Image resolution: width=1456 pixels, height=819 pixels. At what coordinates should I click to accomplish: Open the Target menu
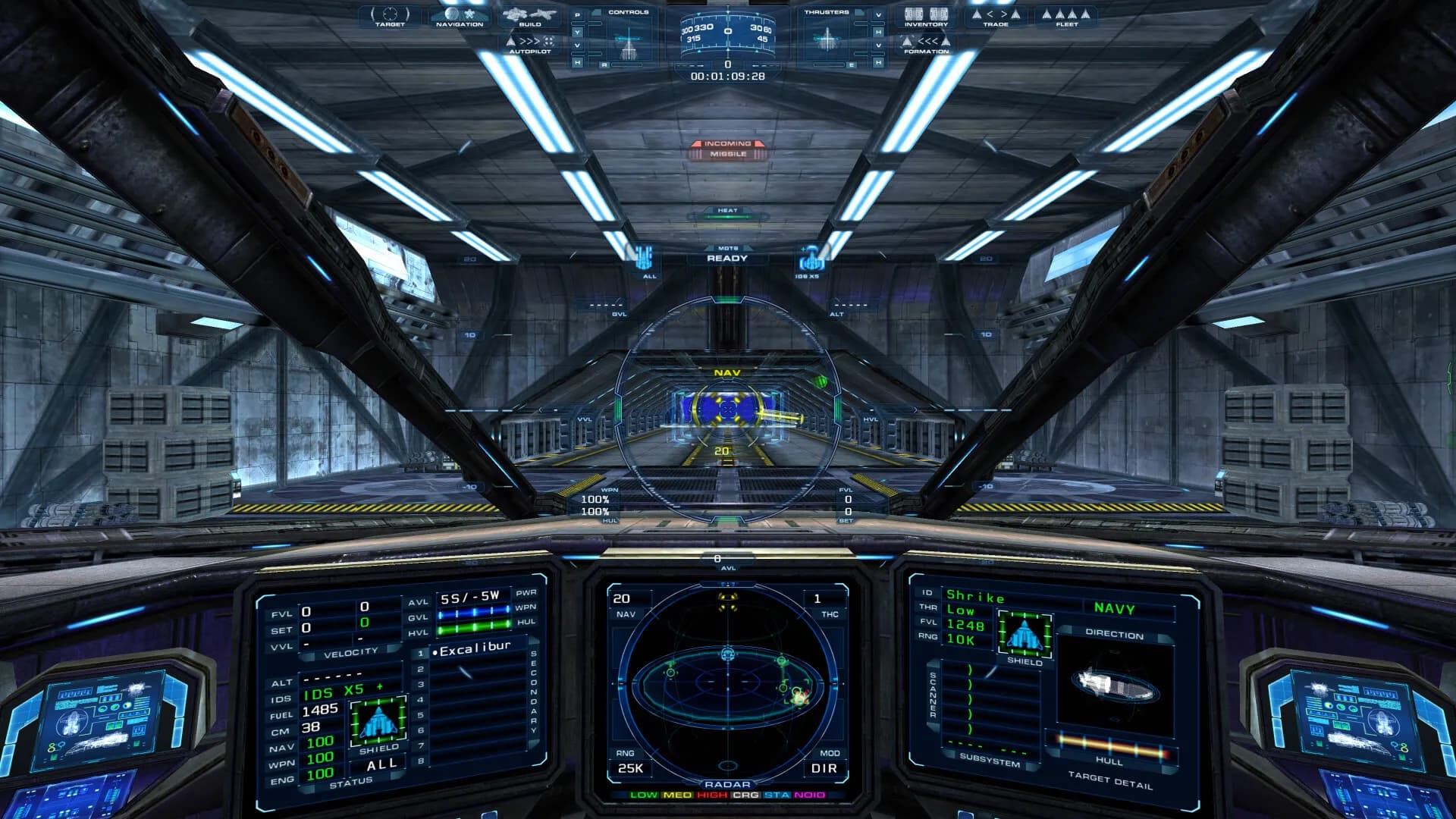[390, 17]
